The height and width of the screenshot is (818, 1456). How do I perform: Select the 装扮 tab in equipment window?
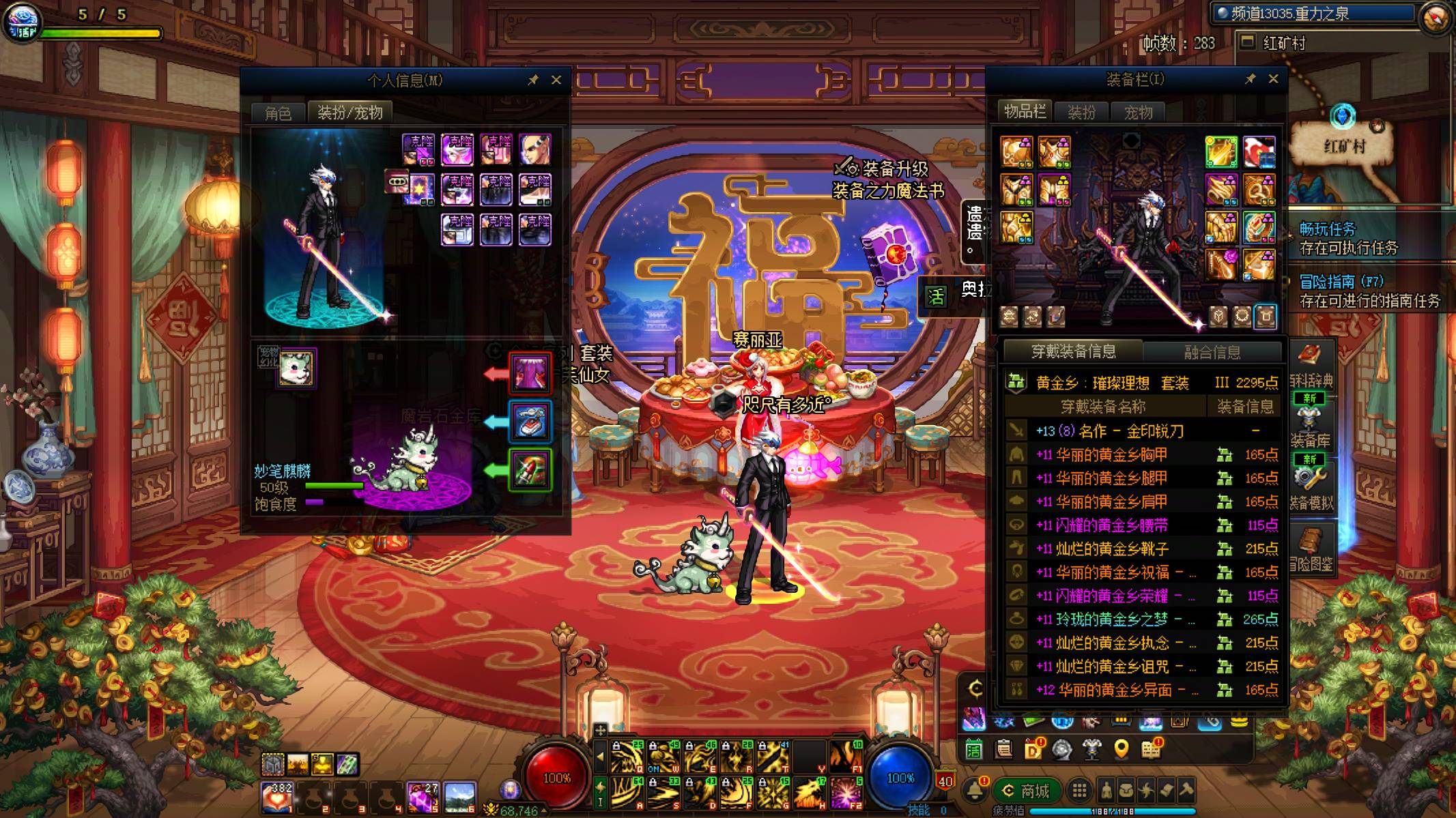point(1081,113)
